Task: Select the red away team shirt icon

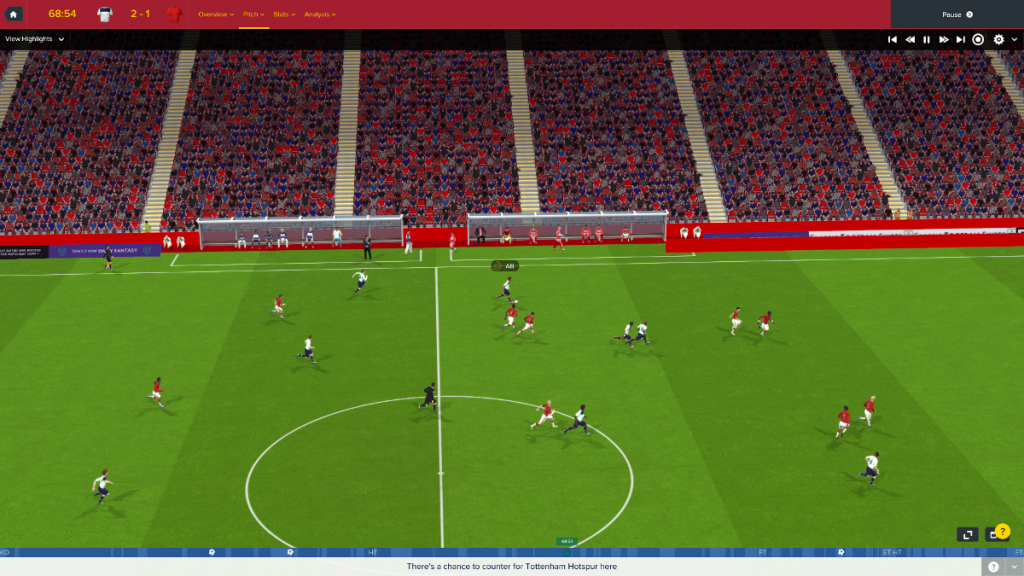Action: (174, 15)
